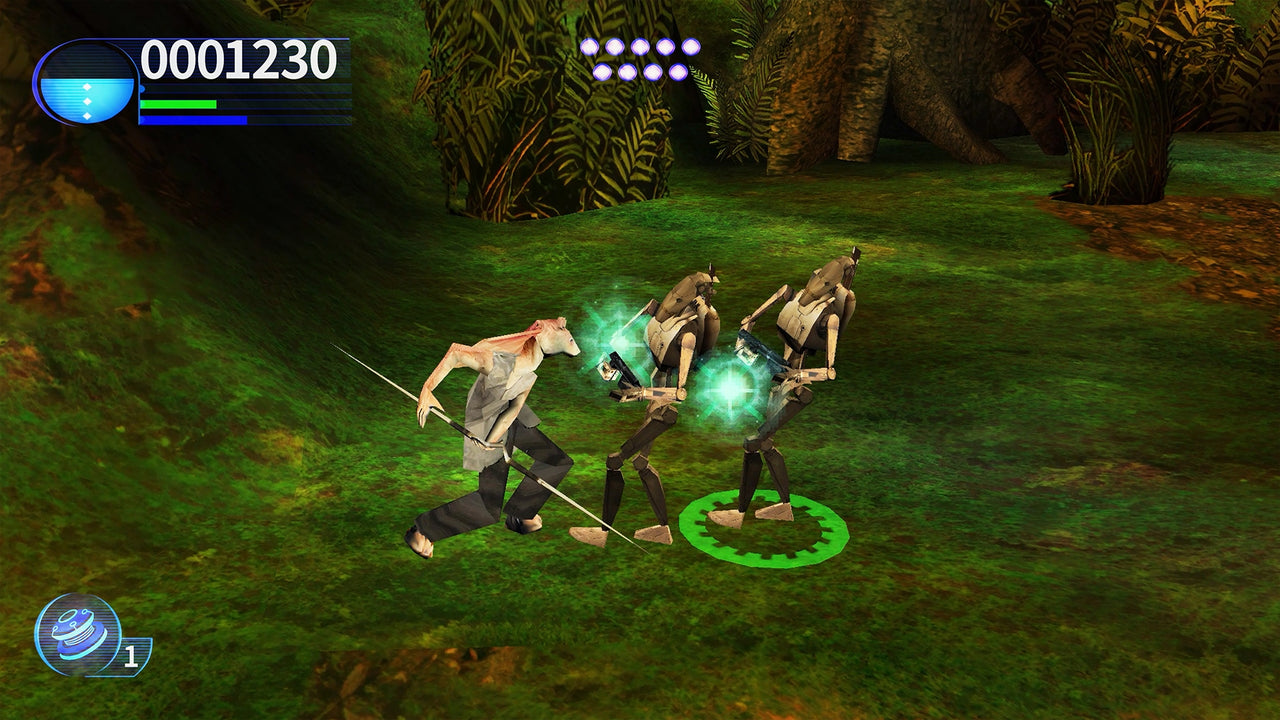
Task: Click the item count badge showing 1
Action: point(131,655)
